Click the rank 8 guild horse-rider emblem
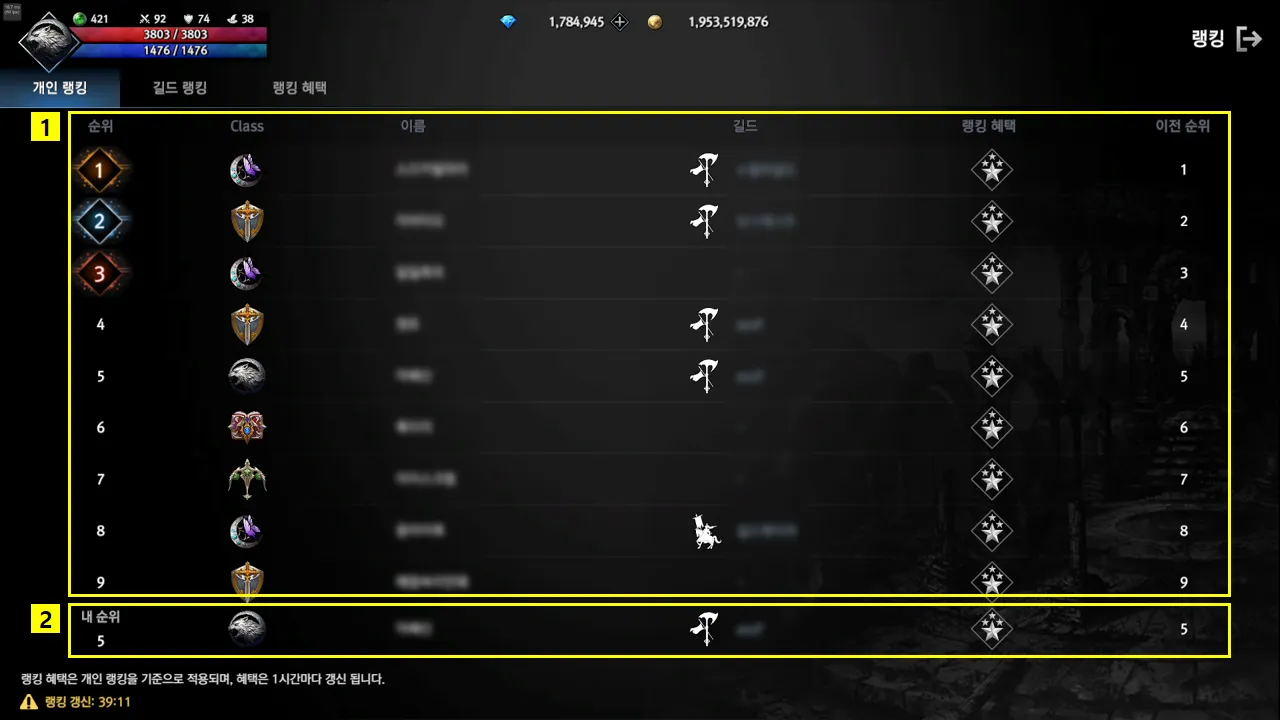The height and width of the screenshot is (720, 1280). 707,532
